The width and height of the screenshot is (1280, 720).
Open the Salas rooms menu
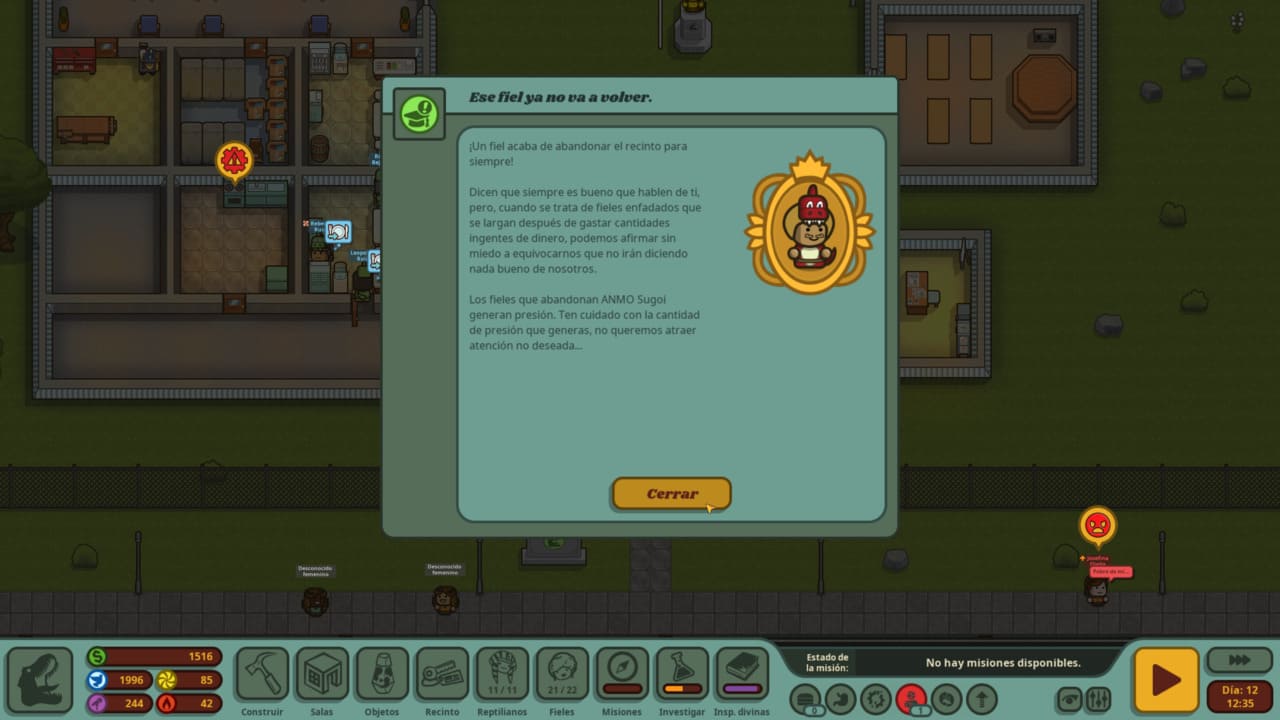click(322, 674)
